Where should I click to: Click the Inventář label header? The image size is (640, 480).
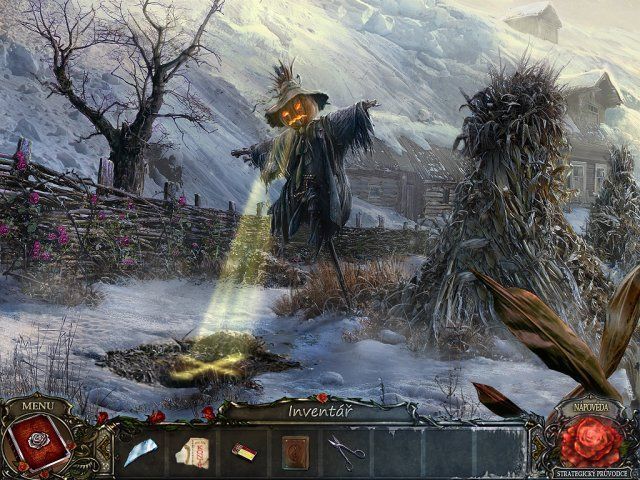point(318,411)
